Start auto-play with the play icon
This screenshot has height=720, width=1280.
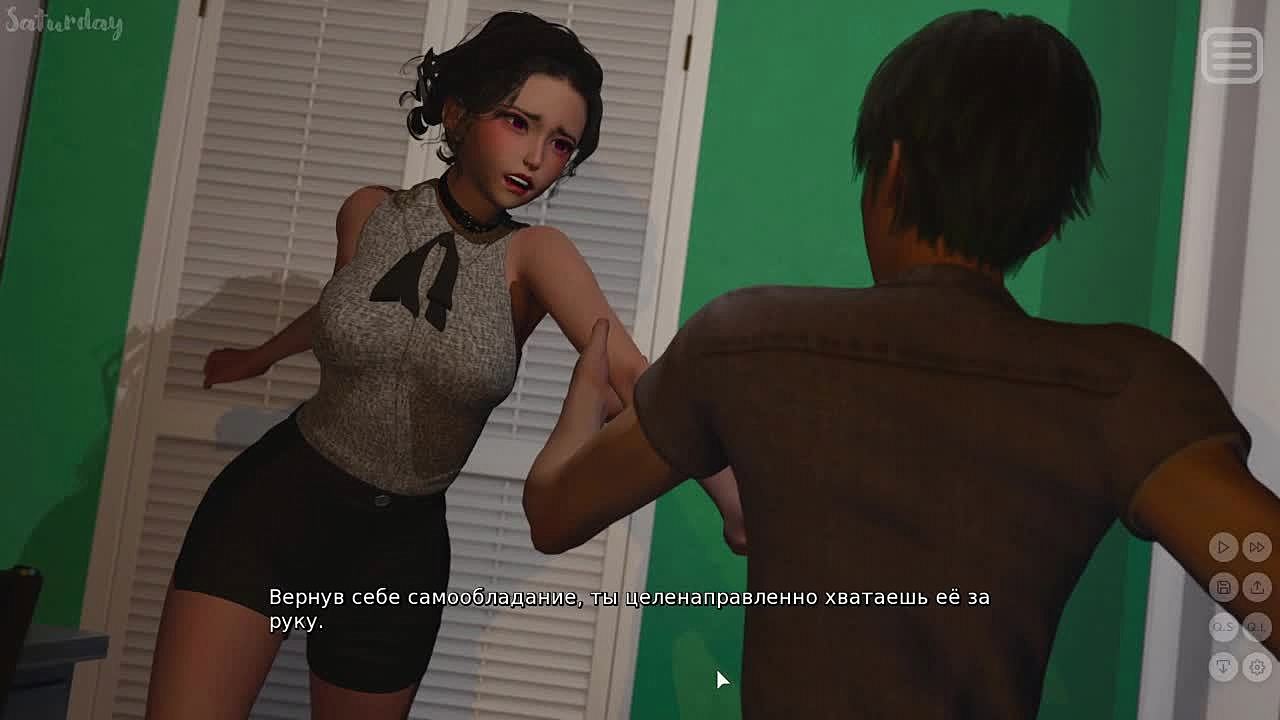point(1223,547)
